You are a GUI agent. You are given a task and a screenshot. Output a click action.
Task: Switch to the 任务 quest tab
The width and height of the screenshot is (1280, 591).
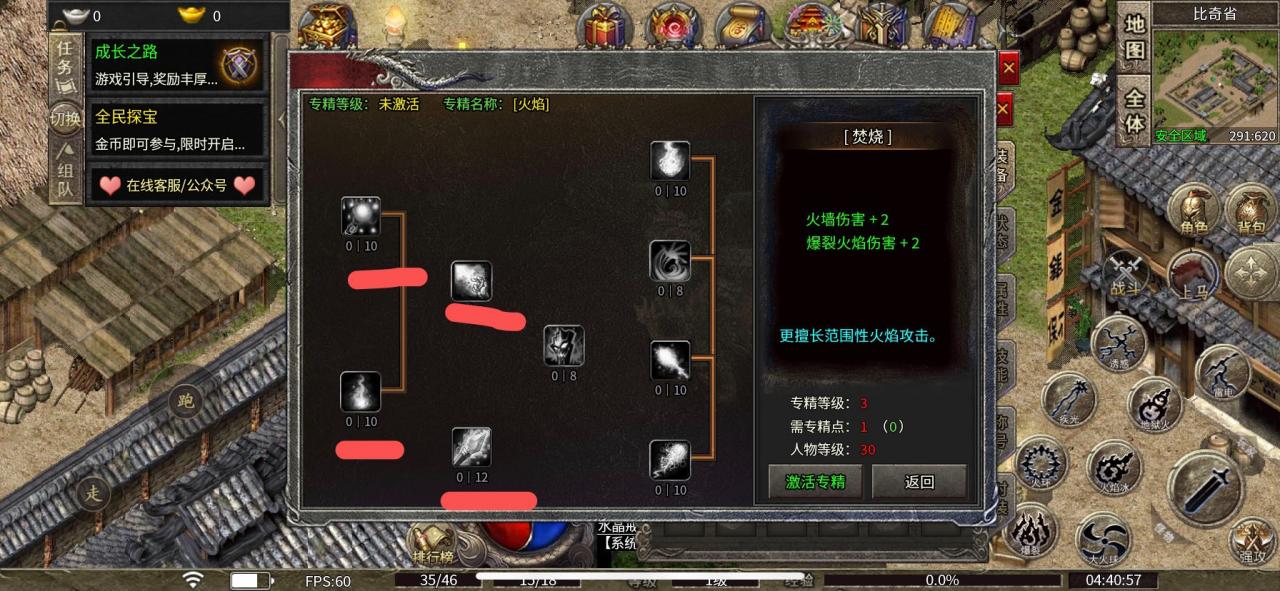click(x=65, y=60)
